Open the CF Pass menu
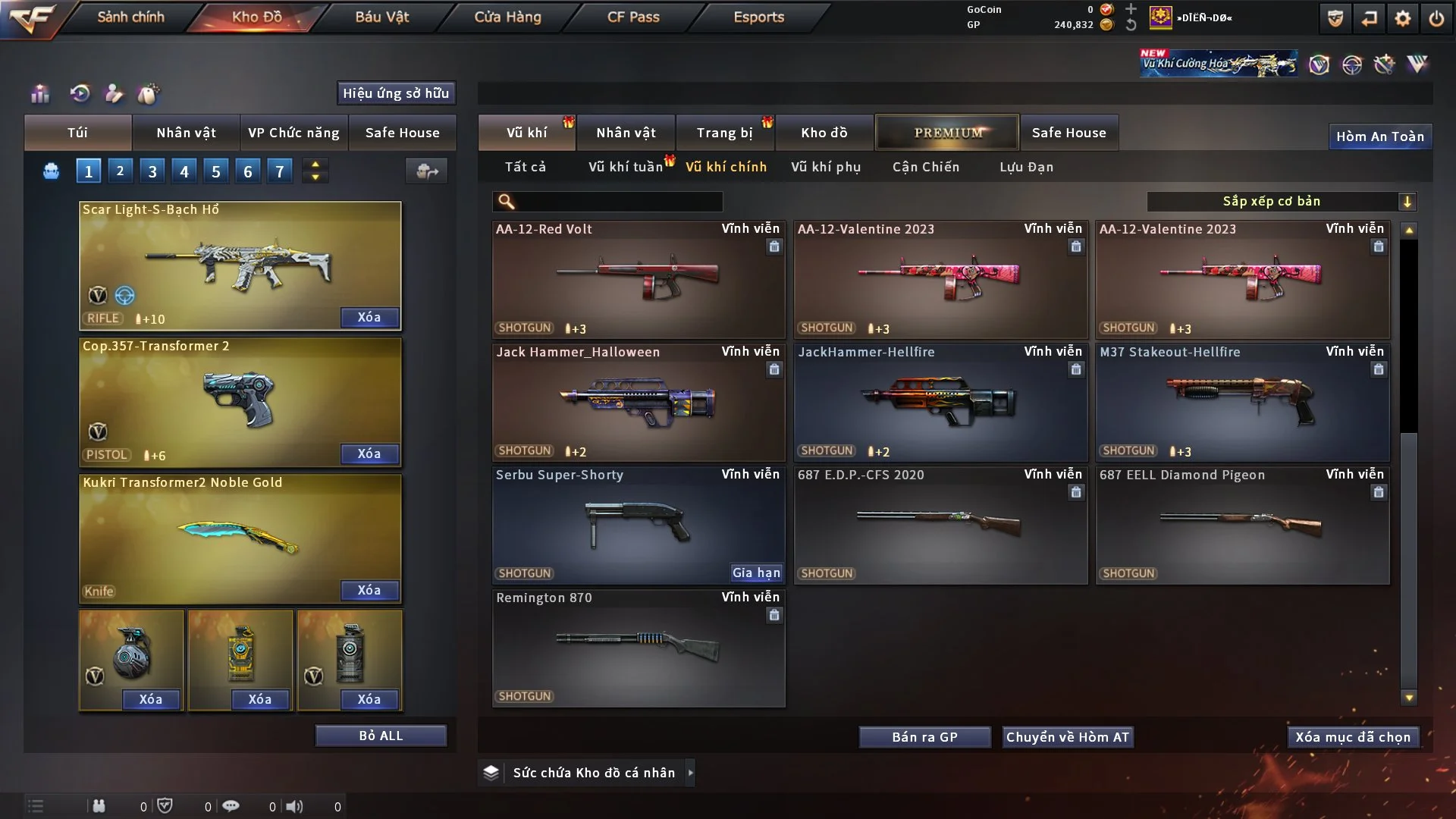 633,17
